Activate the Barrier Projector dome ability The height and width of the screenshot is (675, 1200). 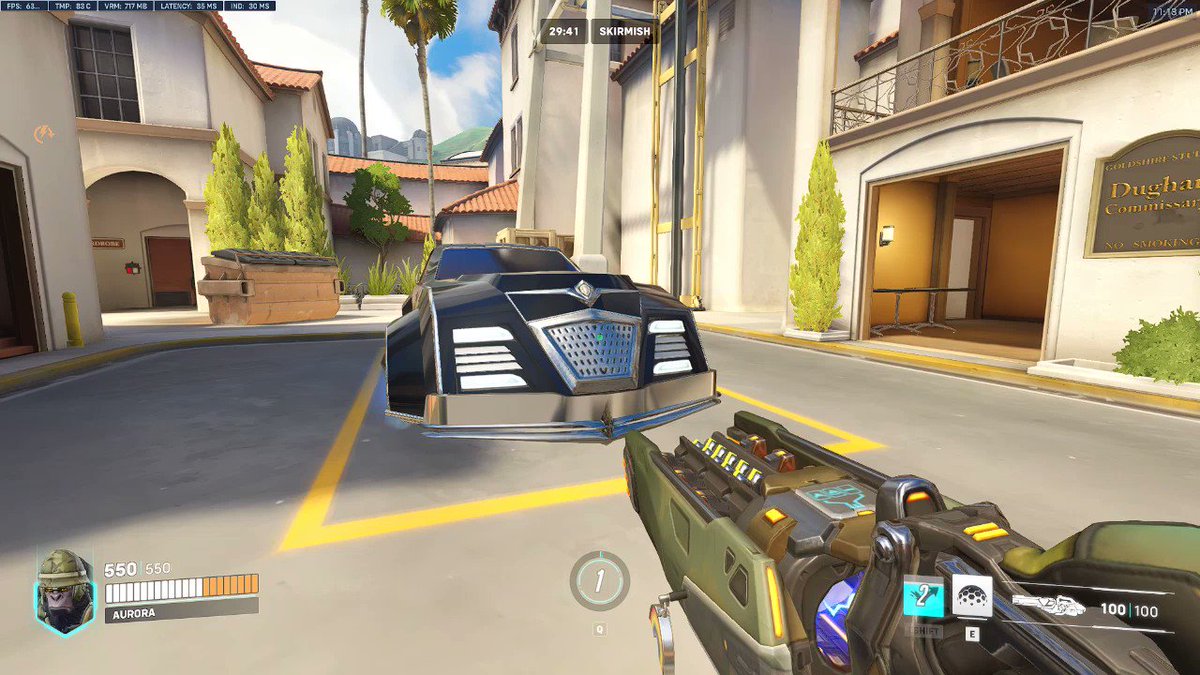[971, 596]
